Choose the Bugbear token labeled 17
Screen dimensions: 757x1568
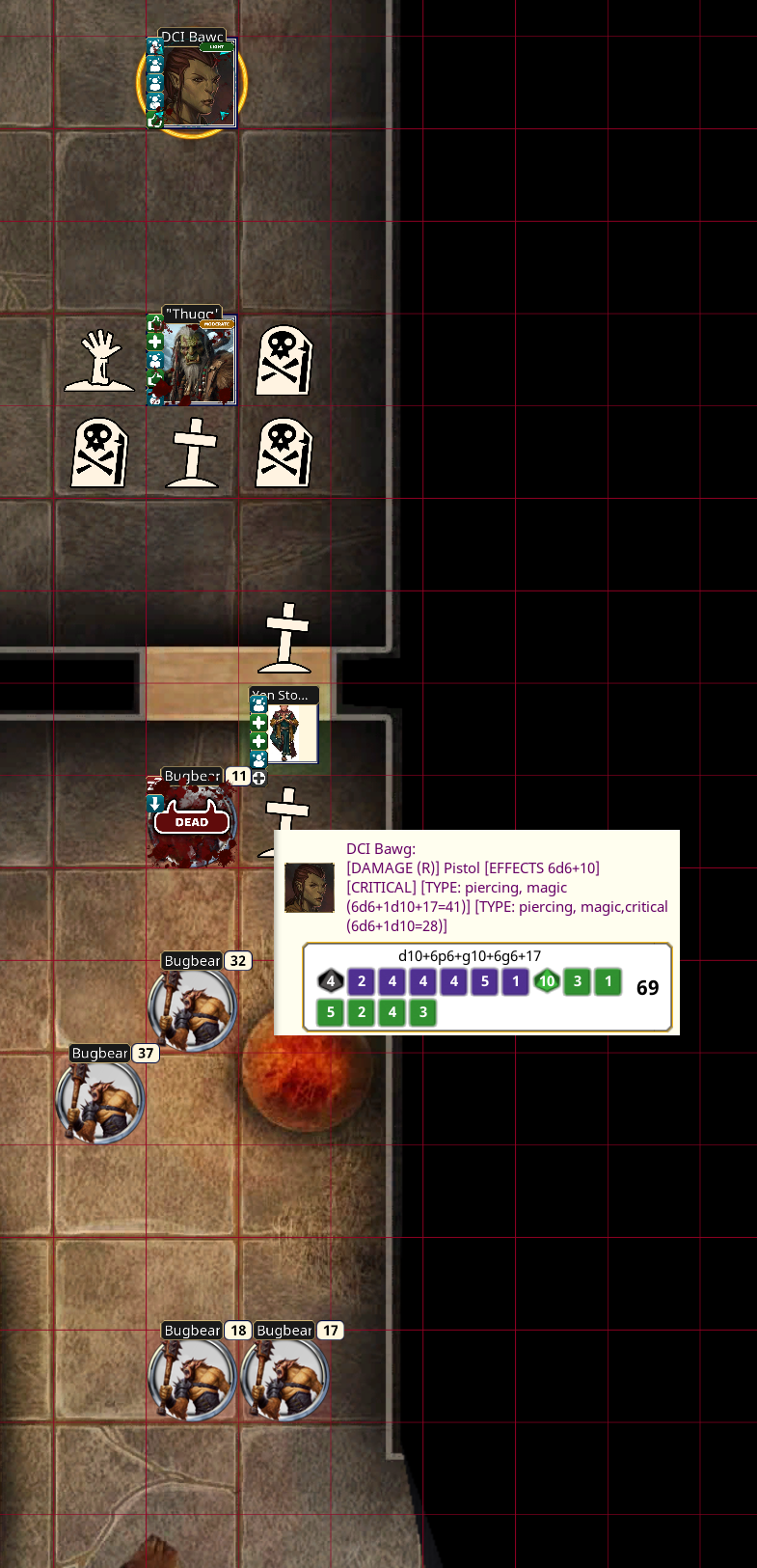(285, 1377)
